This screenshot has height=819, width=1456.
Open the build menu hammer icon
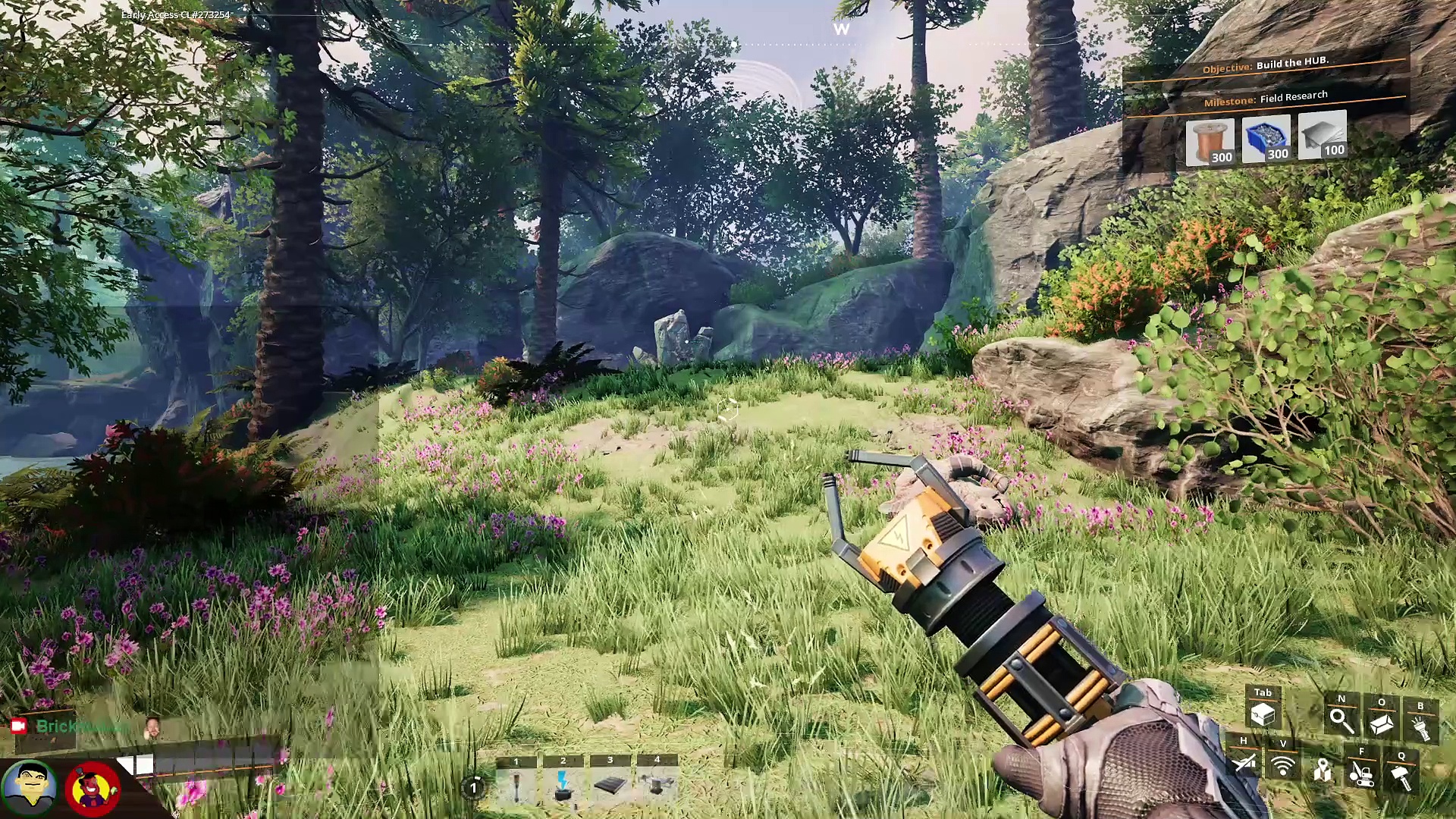point(1401,777)
